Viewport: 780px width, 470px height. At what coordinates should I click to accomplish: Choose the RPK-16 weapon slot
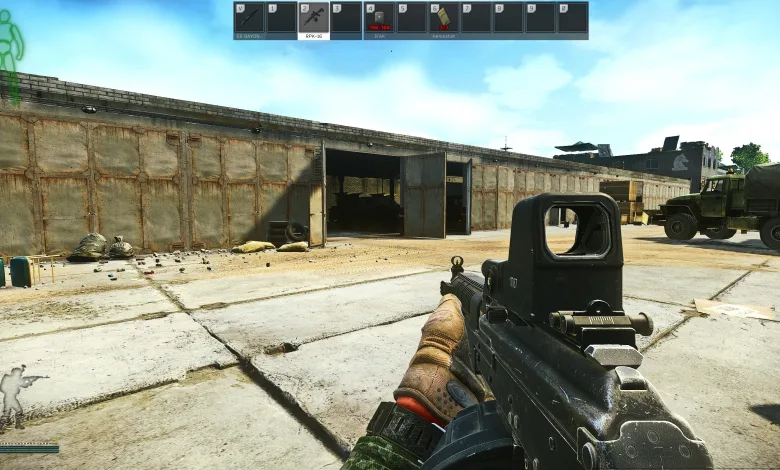(314, 18)
